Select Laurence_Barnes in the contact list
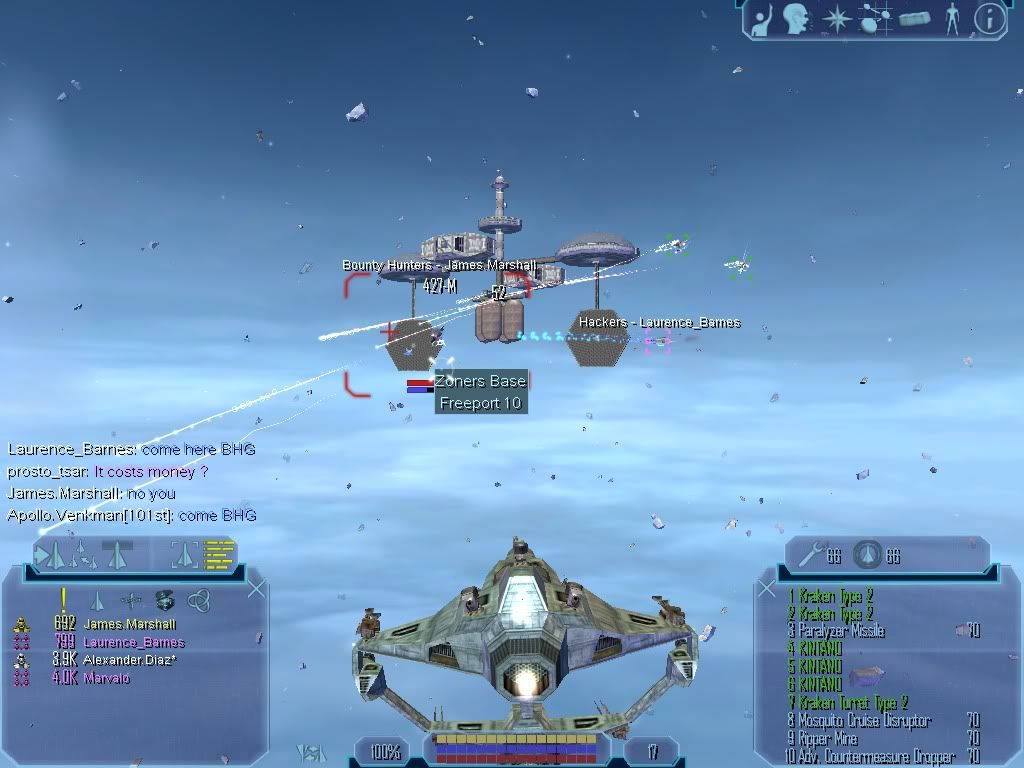1024x768 pixels. [x=133, y=643]
